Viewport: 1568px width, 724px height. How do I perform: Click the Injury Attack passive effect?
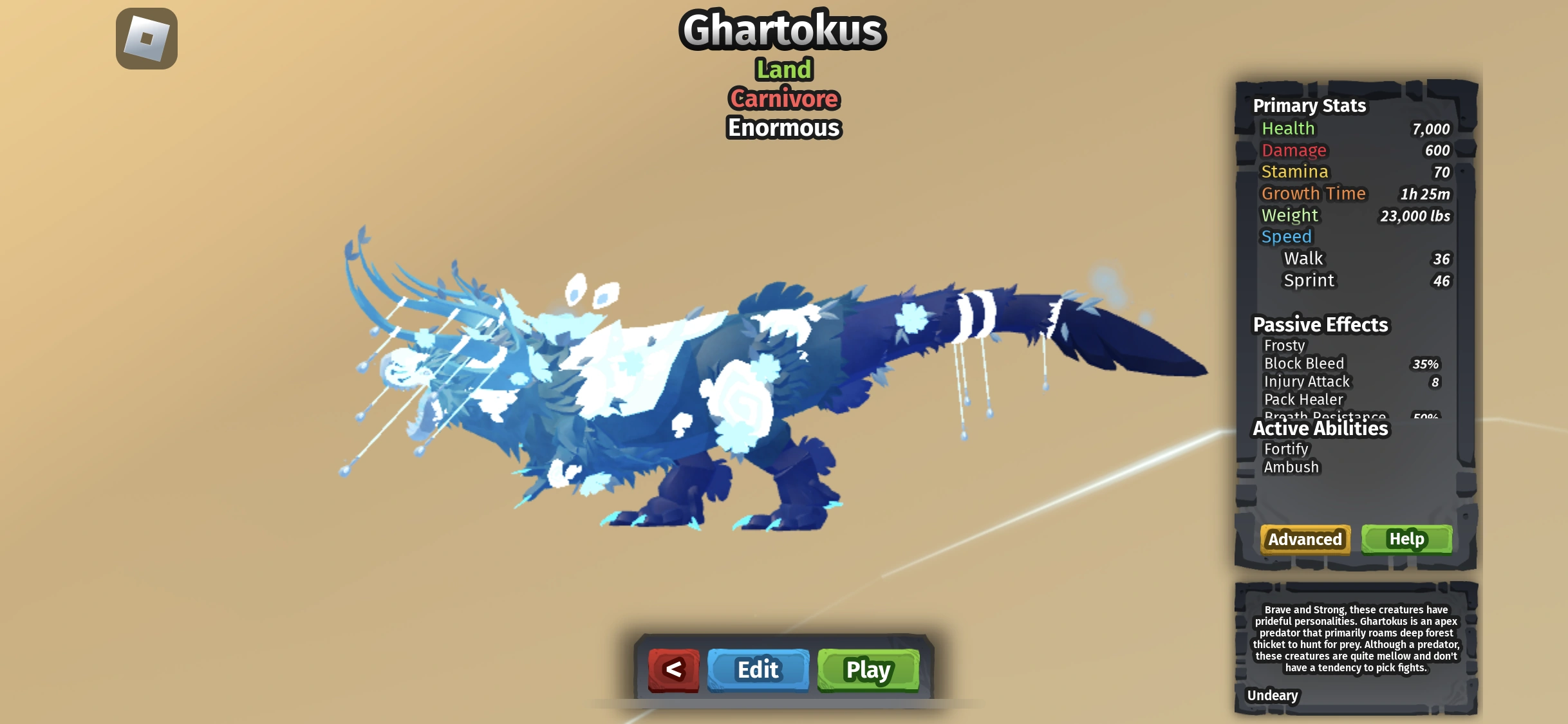(1307, 381)
